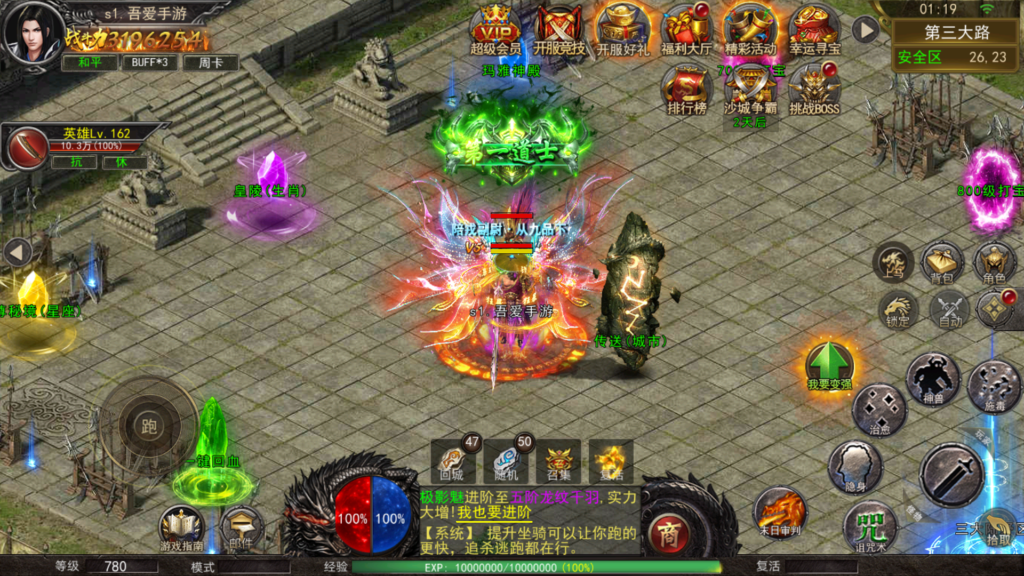Use the 隐身 invisibility skill
The image size is (1024, 576).
(854, 466)
